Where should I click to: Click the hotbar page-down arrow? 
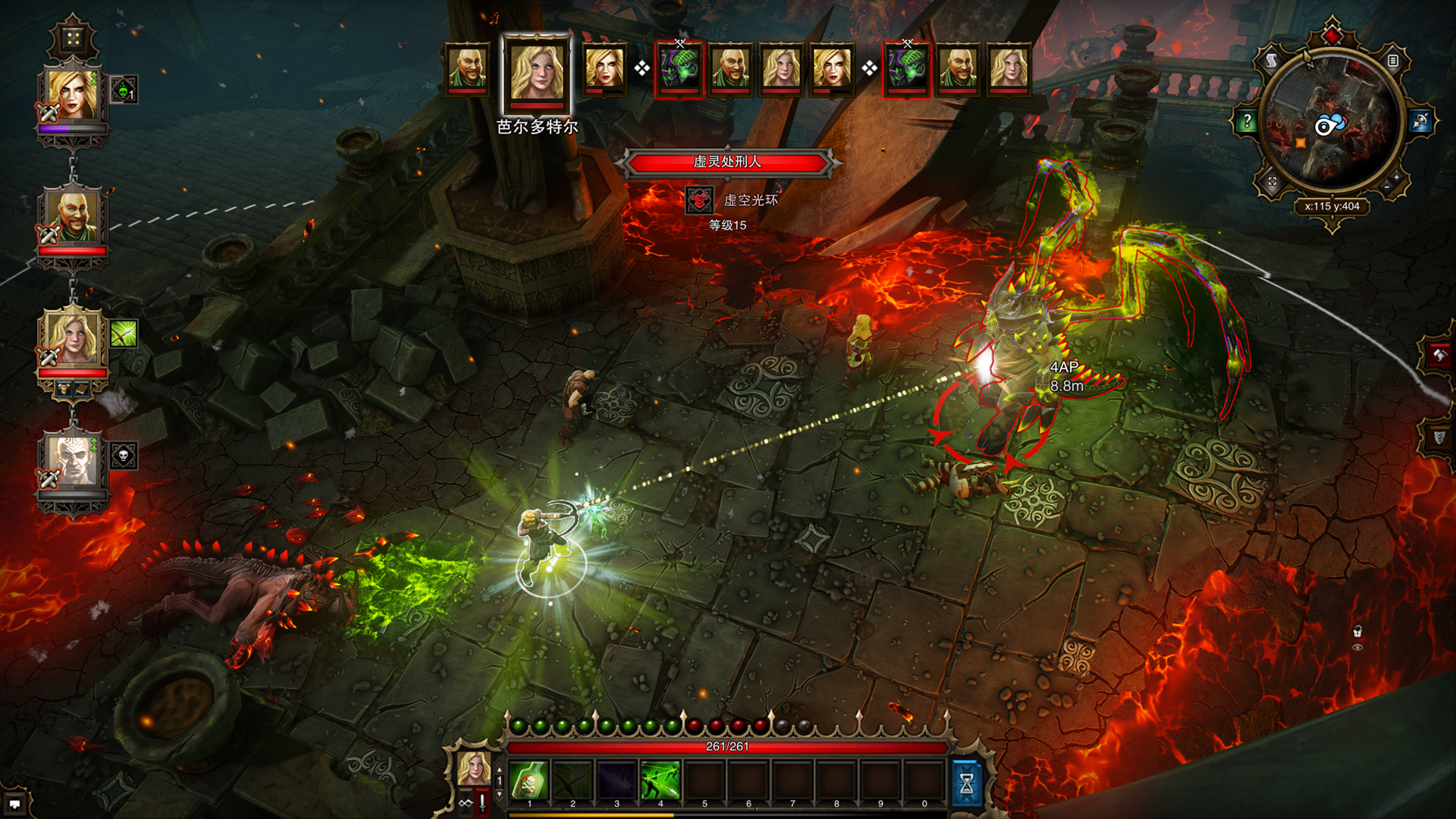coord(500,794)
